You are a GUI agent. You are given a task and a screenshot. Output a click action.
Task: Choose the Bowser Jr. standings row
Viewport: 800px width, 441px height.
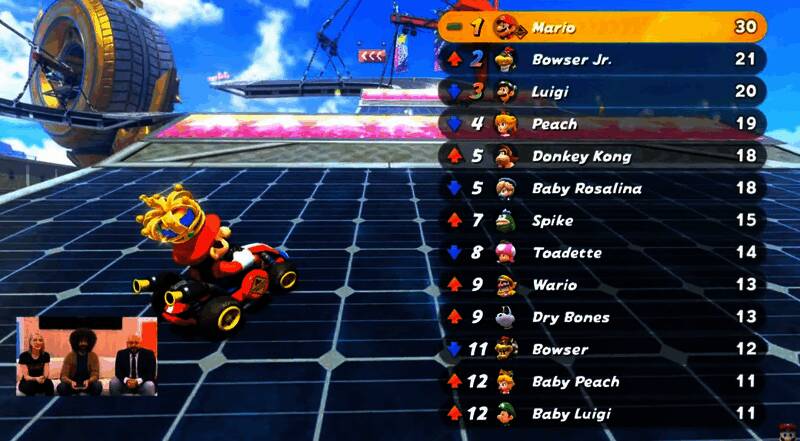coord(602,60)
